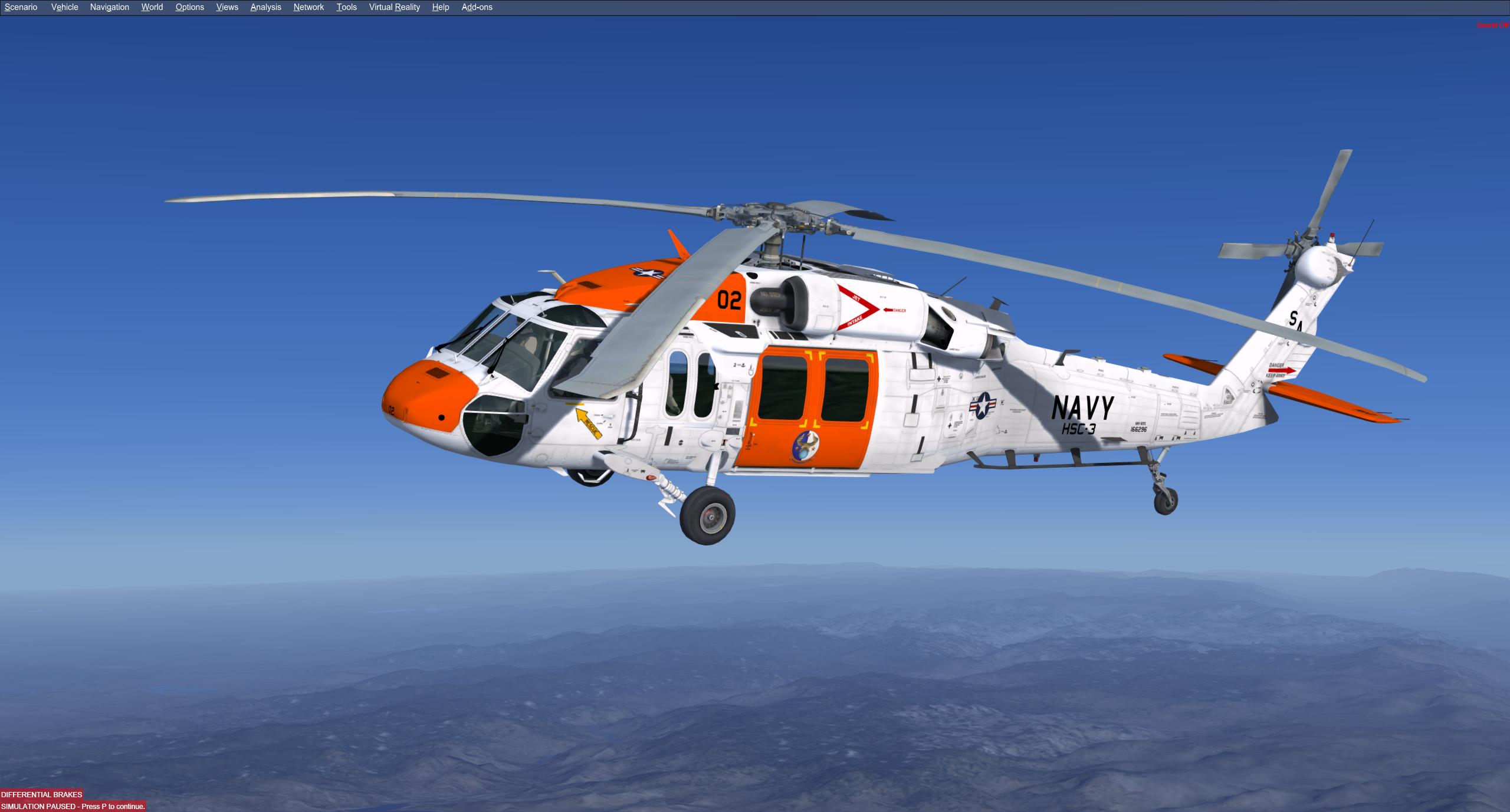This screenshot has height=812, width=1510.
Task: Click the Tools menu
Action: tap(346, 7)
